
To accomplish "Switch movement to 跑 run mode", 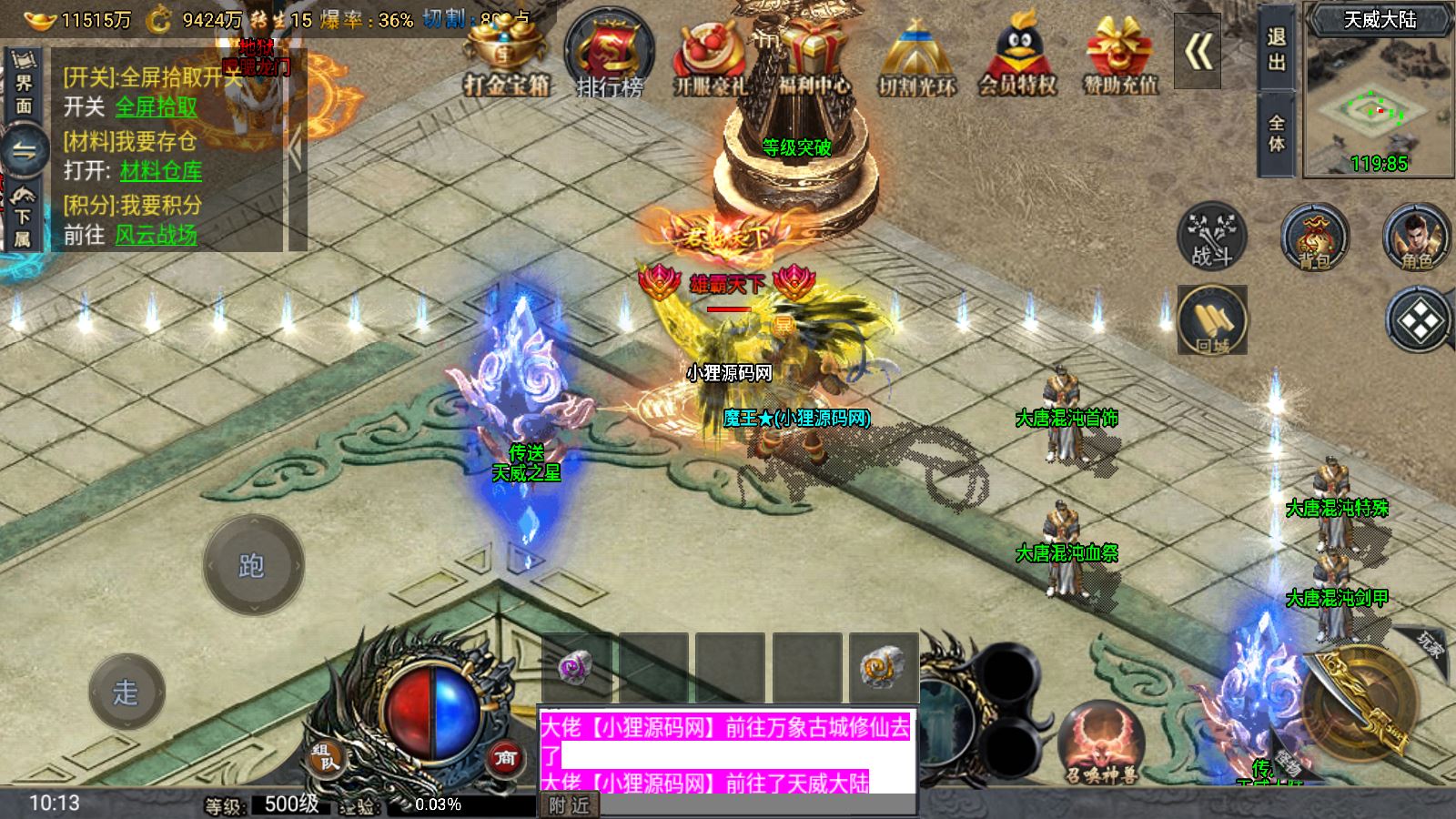I will tap(252, 565).
